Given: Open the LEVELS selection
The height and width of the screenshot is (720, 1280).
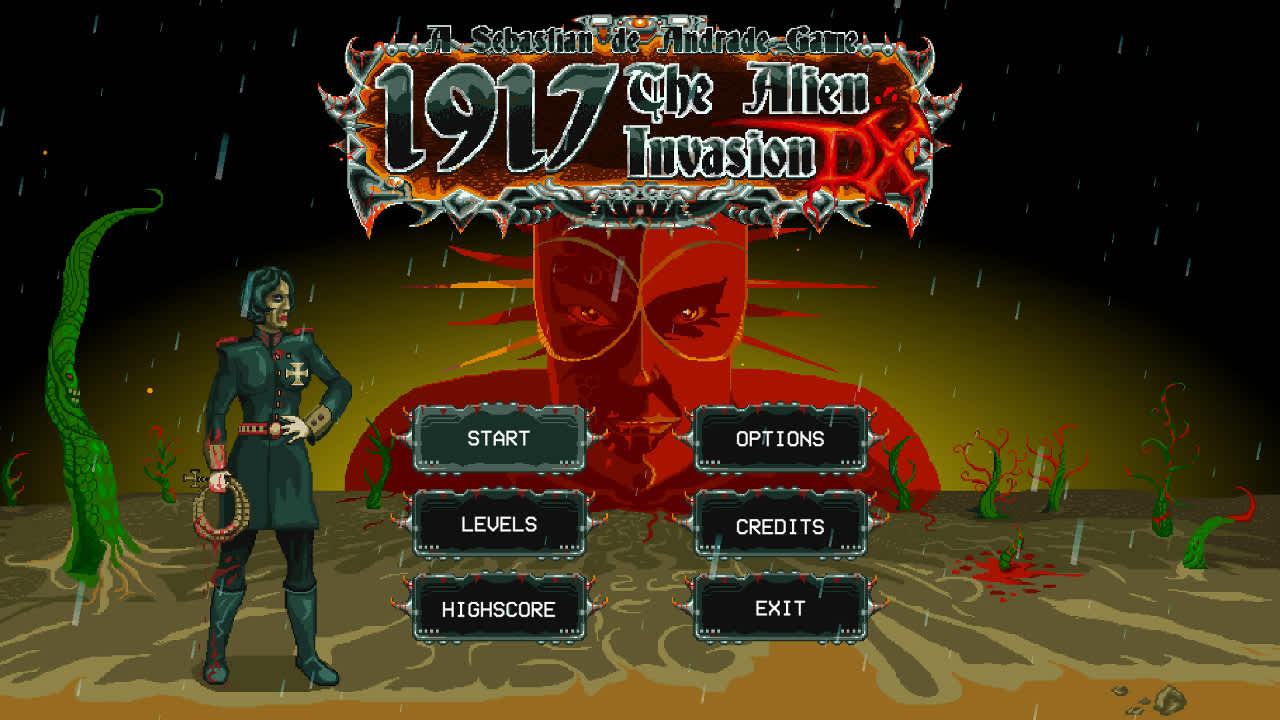Looking at the screenshot, I should pyautogui.click(x=500, y=523).
